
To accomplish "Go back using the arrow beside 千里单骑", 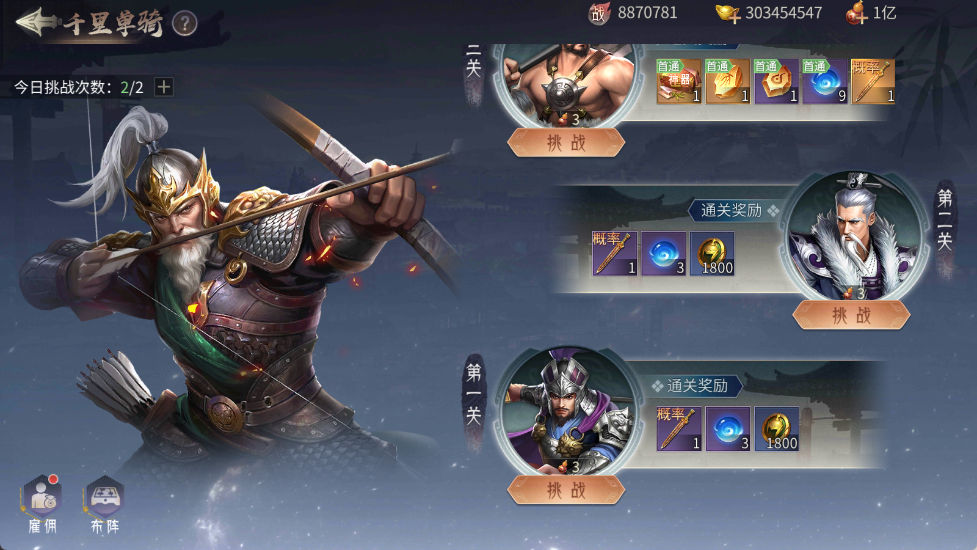I will pos(34,22).
